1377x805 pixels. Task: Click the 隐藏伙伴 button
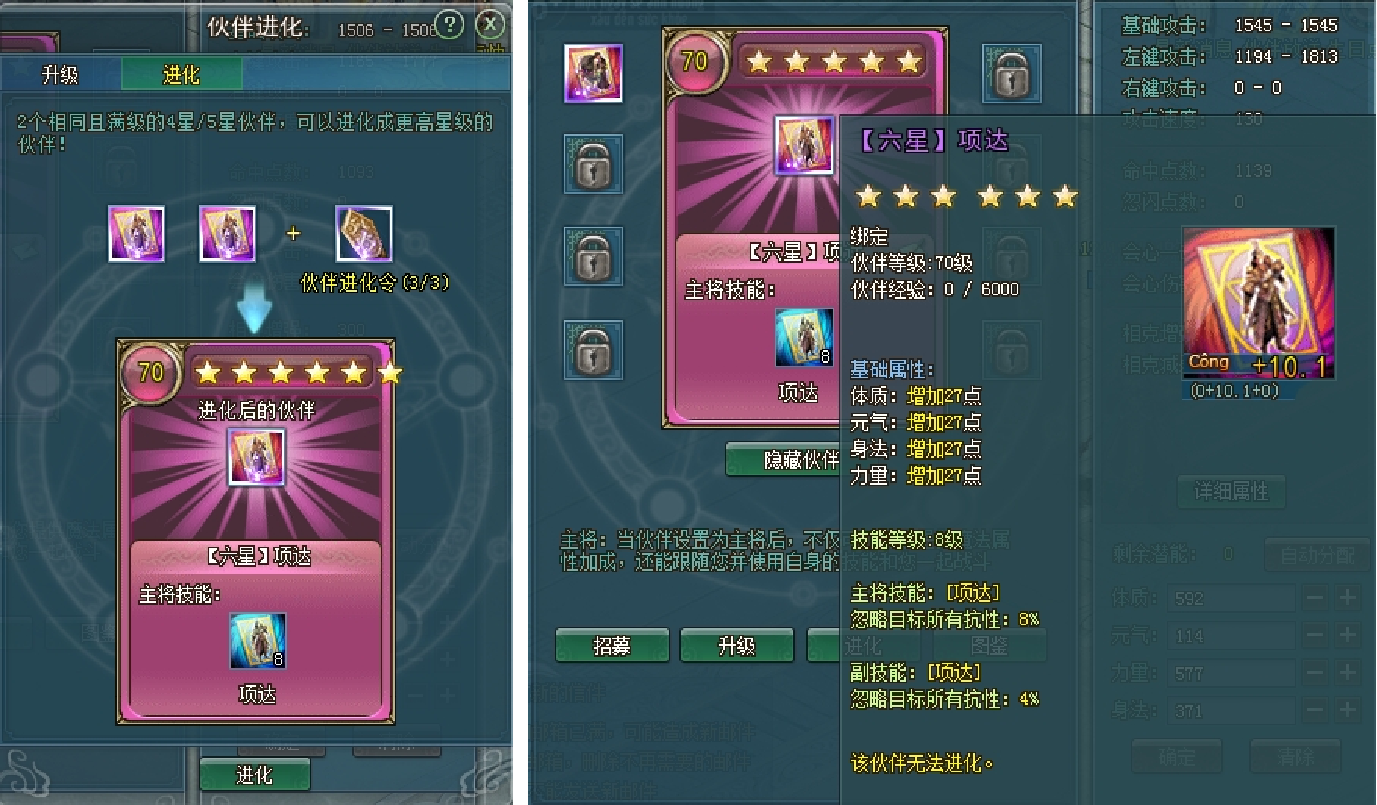(x=786, y=459)
